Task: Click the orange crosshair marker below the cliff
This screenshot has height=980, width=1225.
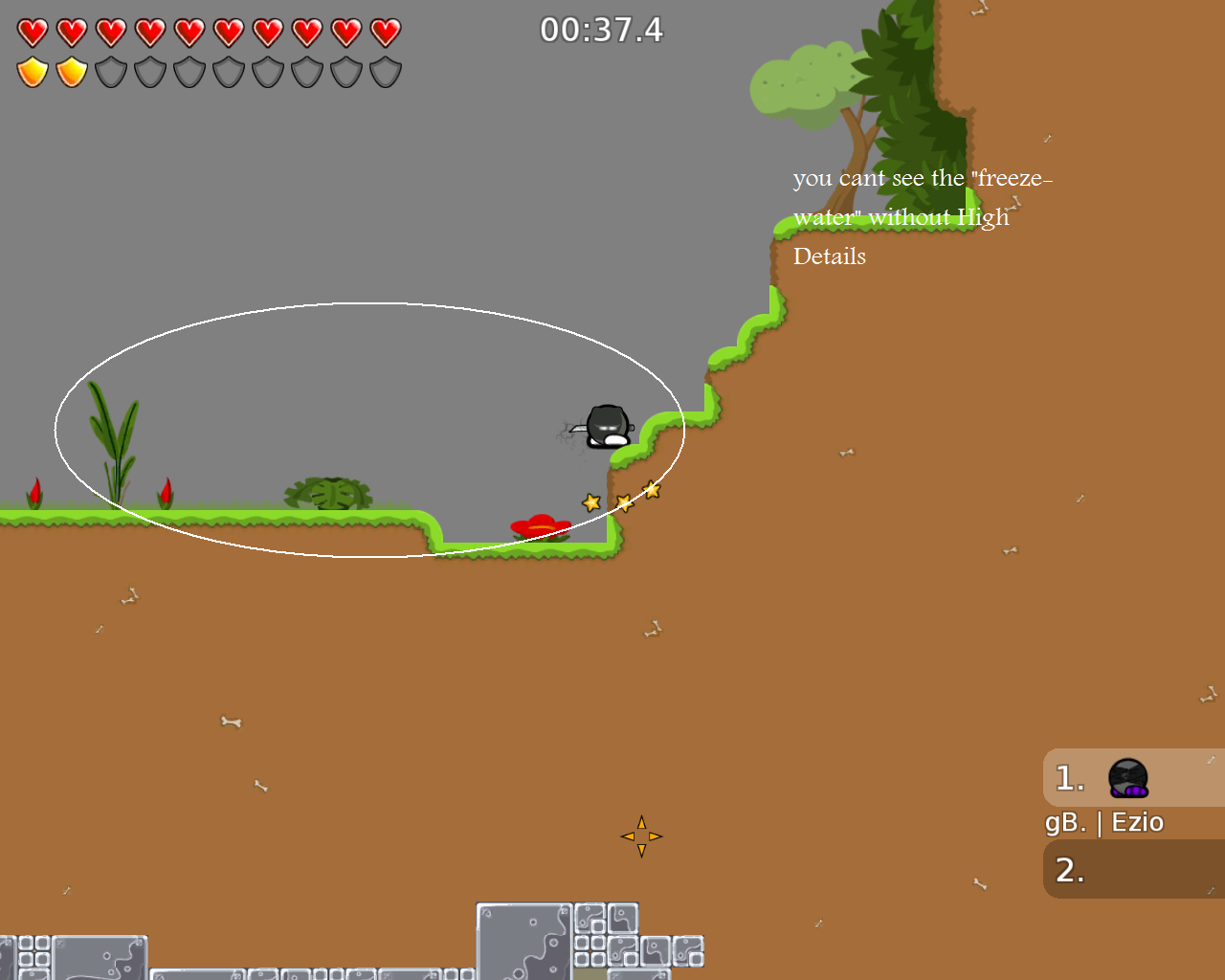Action: pos(641,835)
